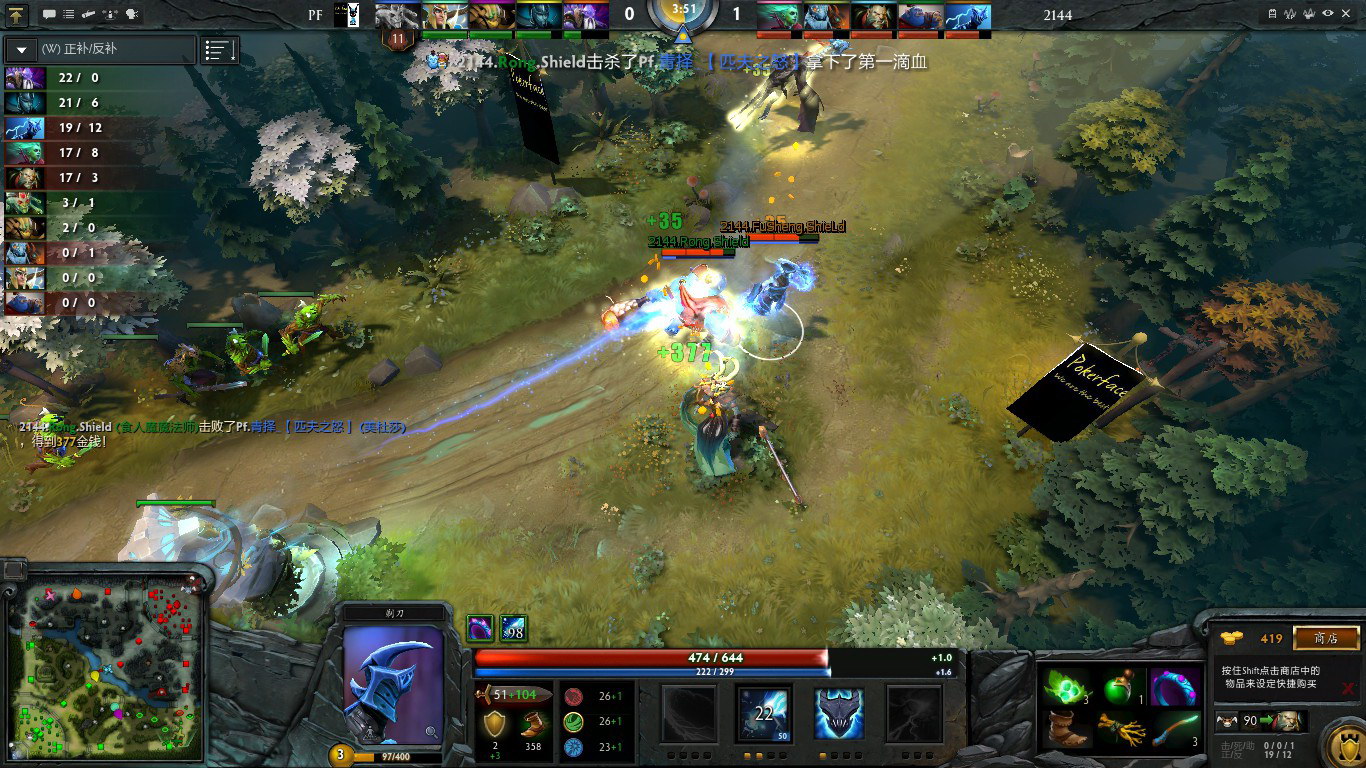Select the Razor portrait in the top bar
This screenshot has width=1366, height=768.
(966, 16)
